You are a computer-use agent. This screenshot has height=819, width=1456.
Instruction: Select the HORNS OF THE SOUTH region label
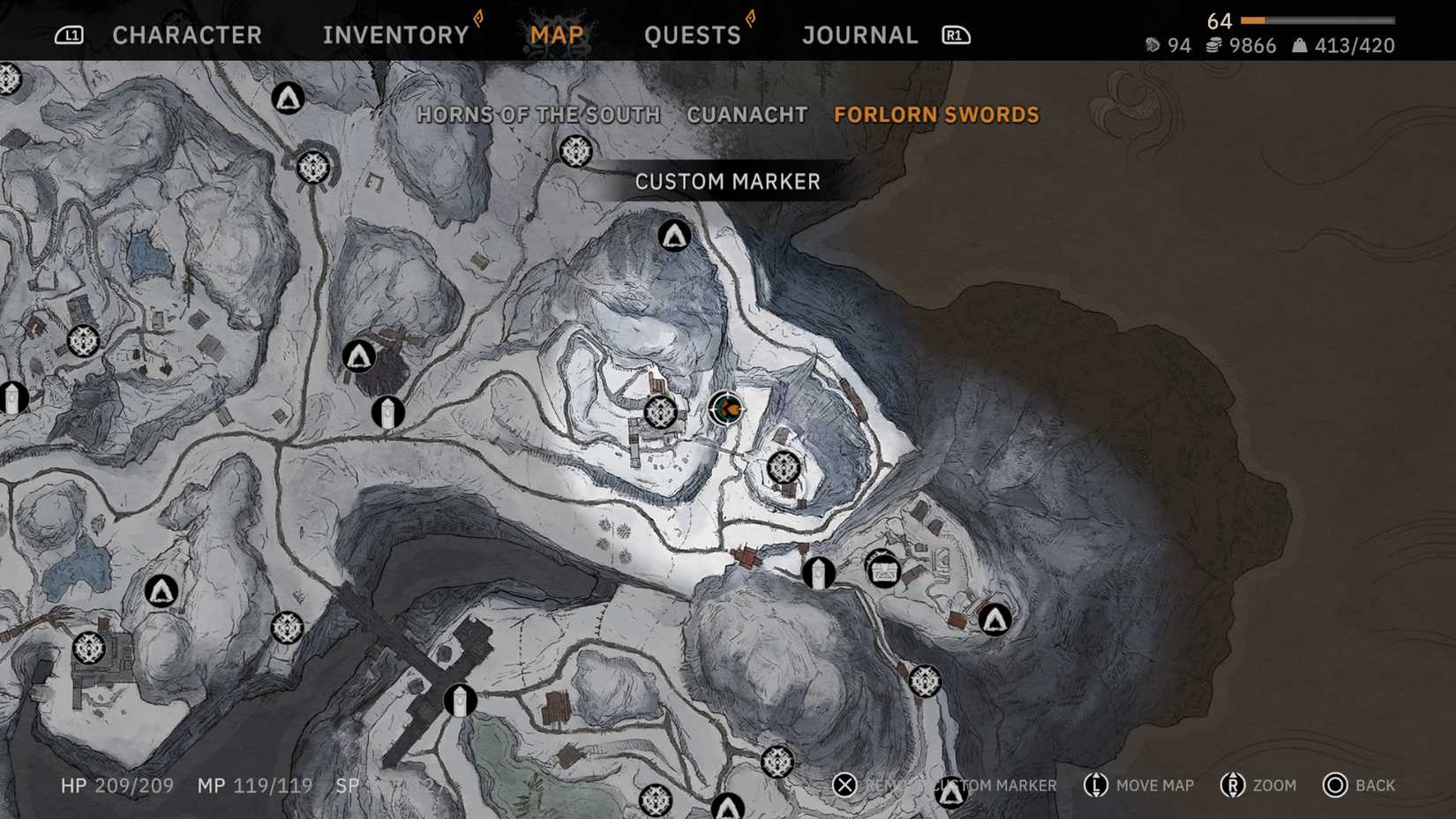pos(537,114)
